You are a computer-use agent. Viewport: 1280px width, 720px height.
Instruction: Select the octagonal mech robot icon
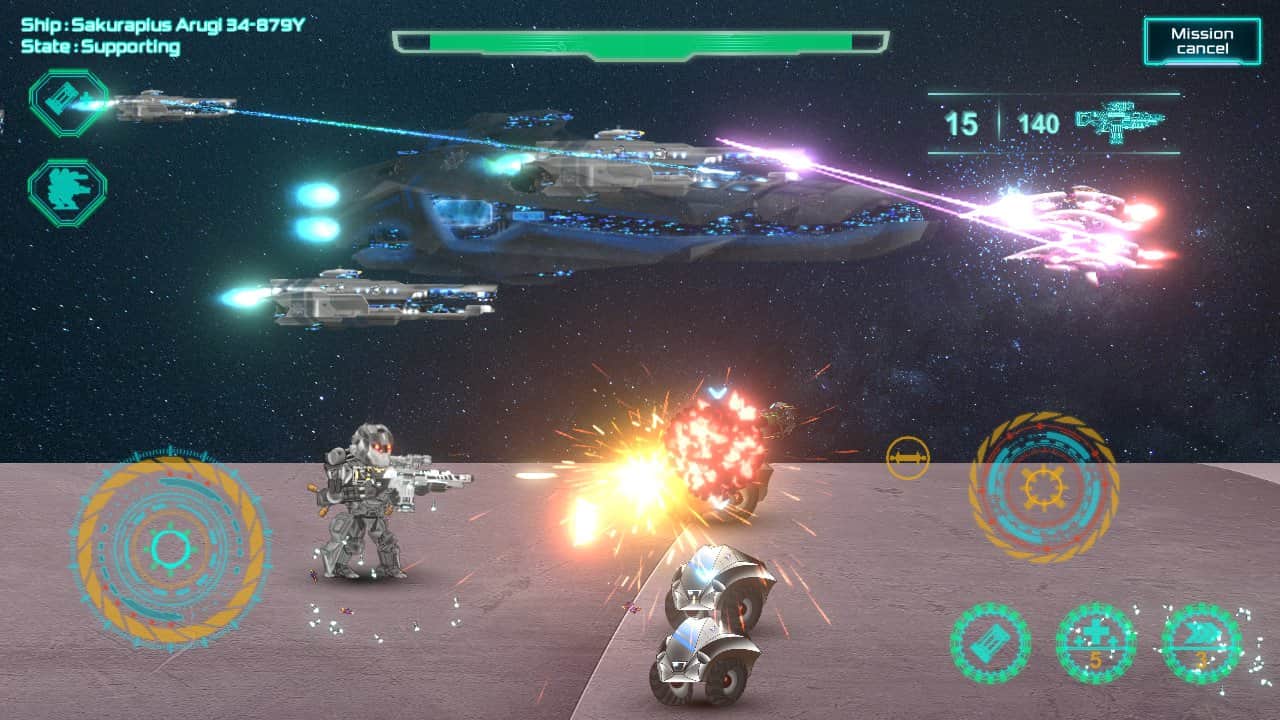click(x=67, y=192)
